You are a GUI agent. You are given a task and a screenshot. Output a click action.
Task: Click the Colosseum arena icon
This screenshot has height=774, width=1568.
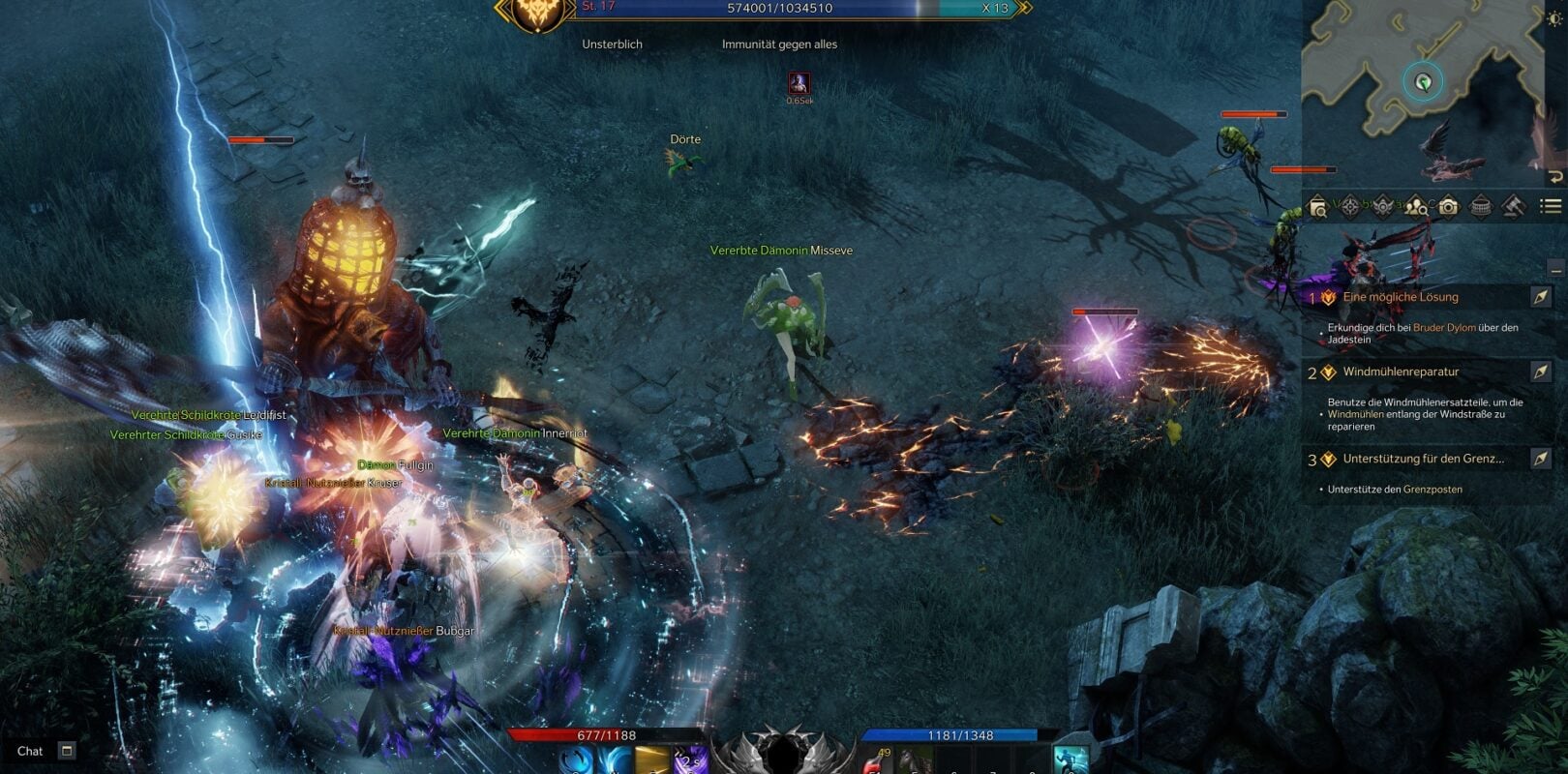[x=1479, y=206]
